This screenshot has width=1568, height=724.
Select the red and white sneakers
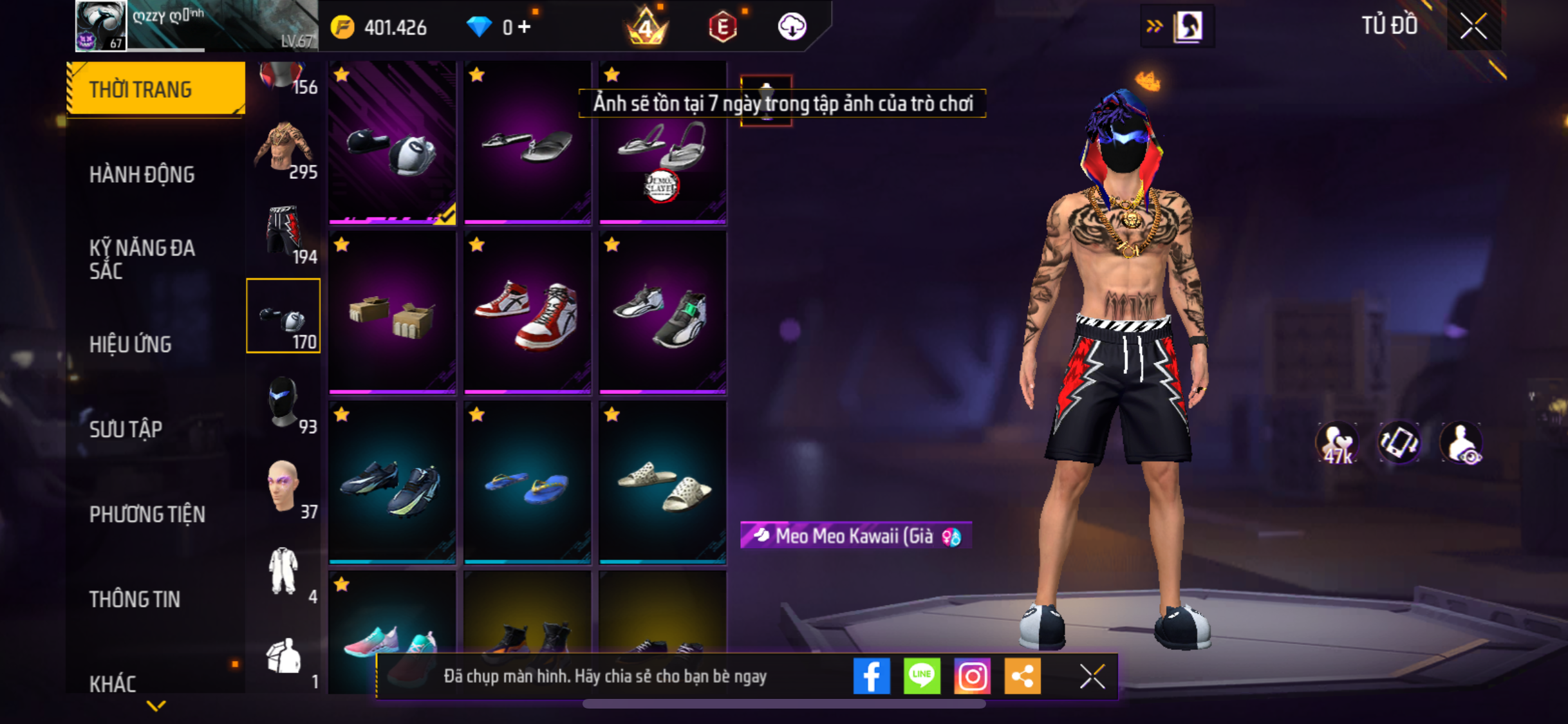(527, 313)
